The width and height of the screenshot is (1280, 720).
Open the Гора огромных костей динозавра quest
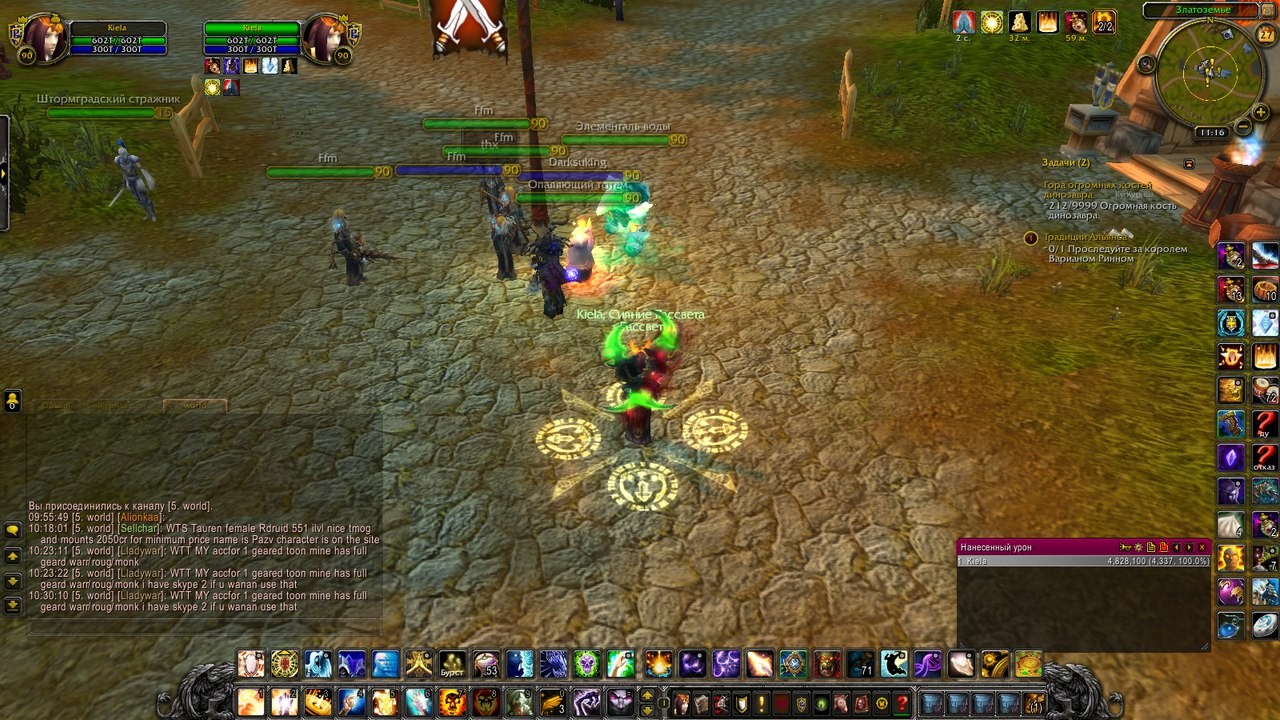click(1097, 185)
